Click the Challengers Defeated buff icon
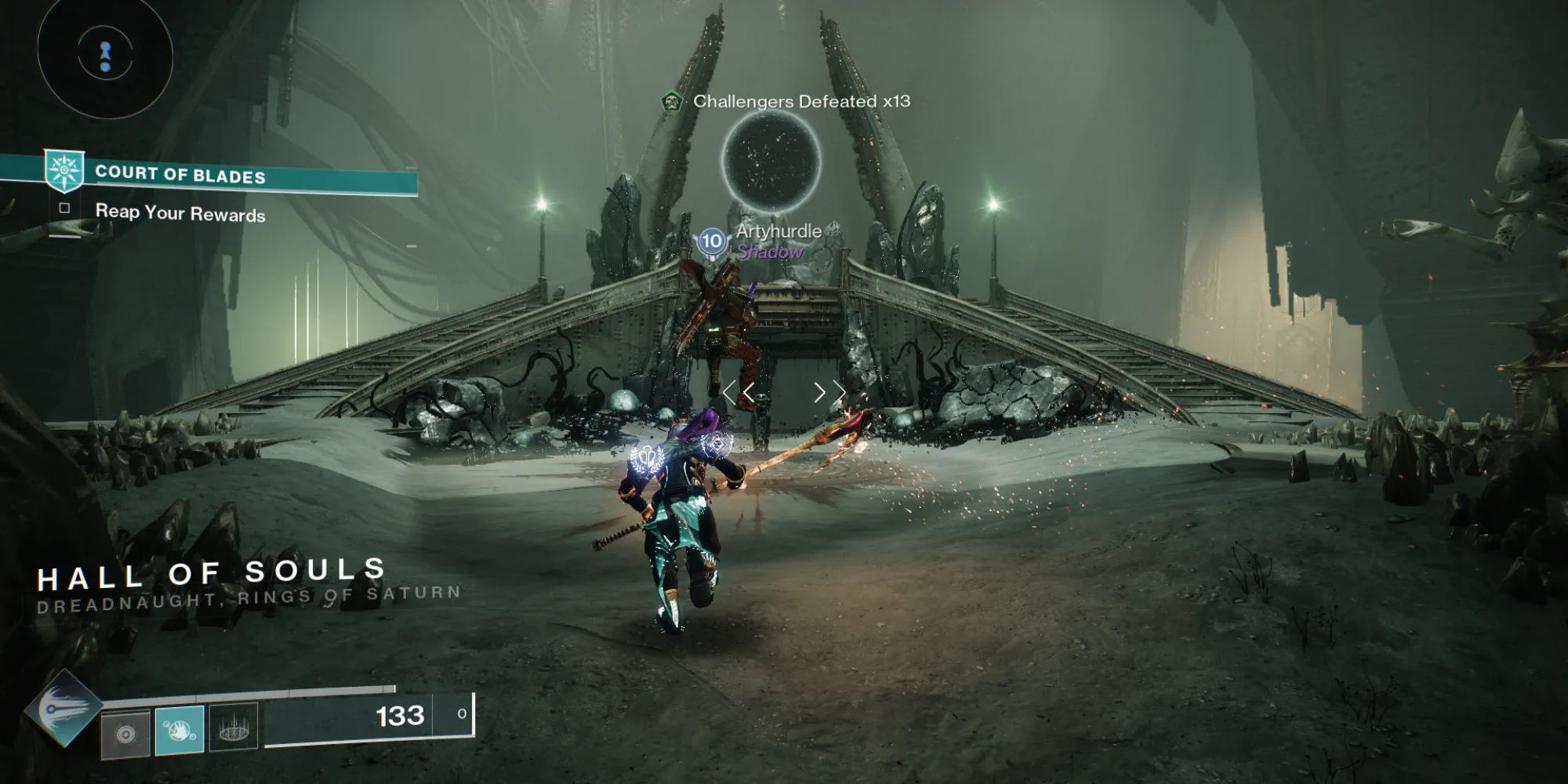The width and height of the screenshot is (1568, 784). (x=671, y=102)
